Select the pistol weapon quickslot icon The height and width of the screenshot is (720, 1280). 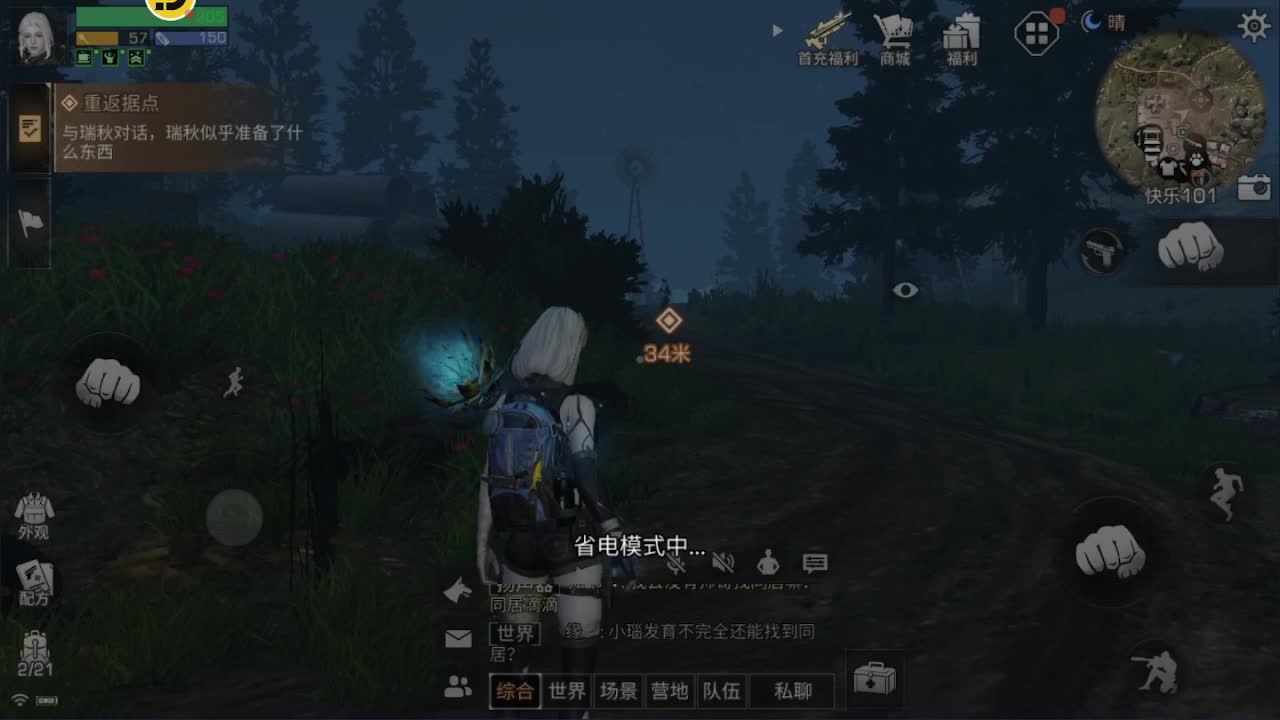point(1104,252)
